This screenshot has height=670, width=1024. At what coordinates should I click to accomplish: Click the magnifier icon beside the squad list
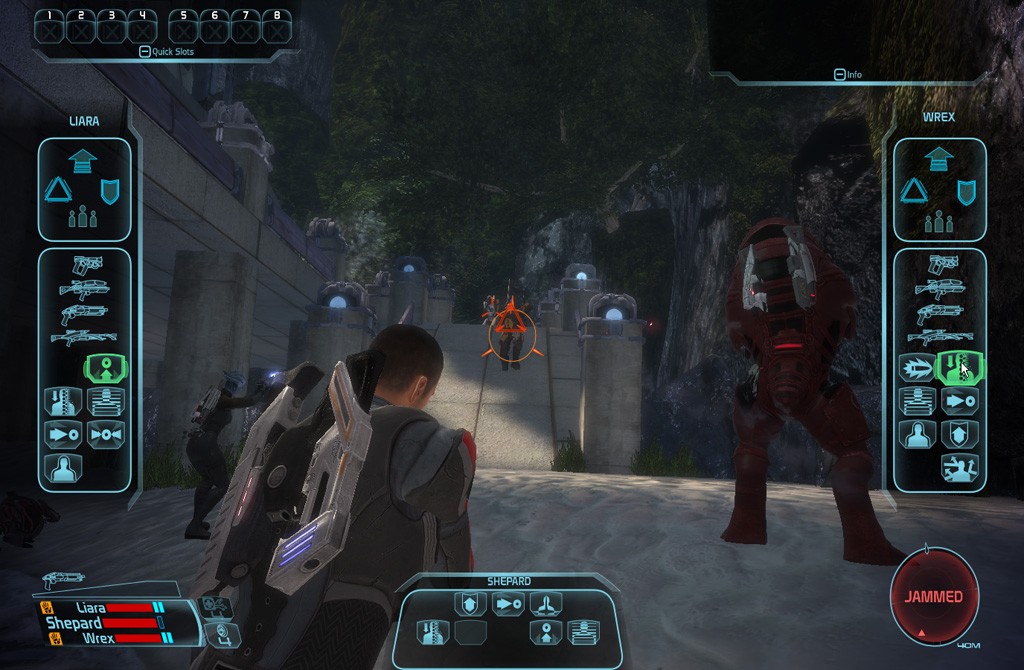pyautogui.click(x=216, y=631)
